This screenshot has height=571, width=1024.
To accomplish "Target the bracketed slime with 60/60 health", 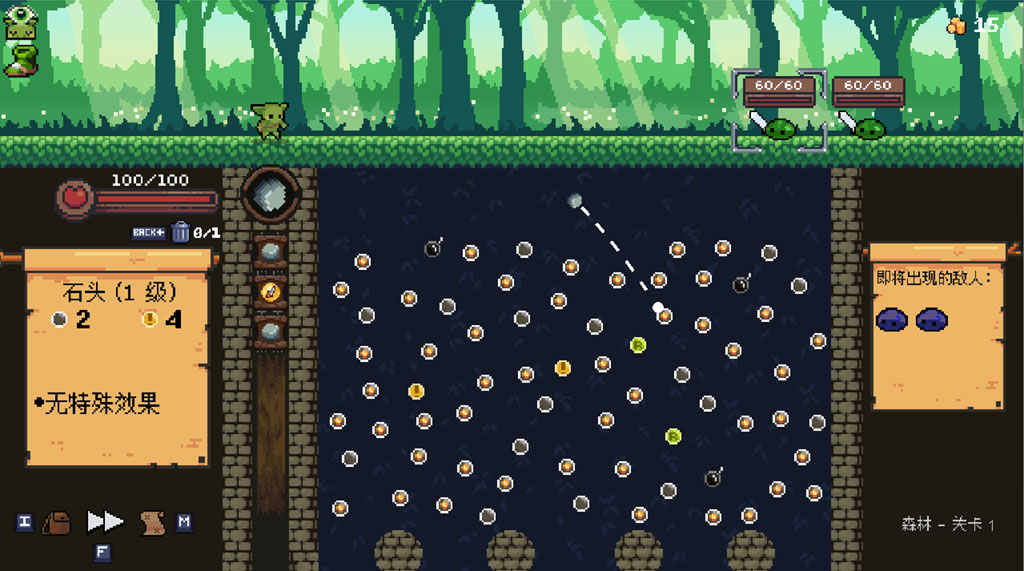I will pos(779,128).
